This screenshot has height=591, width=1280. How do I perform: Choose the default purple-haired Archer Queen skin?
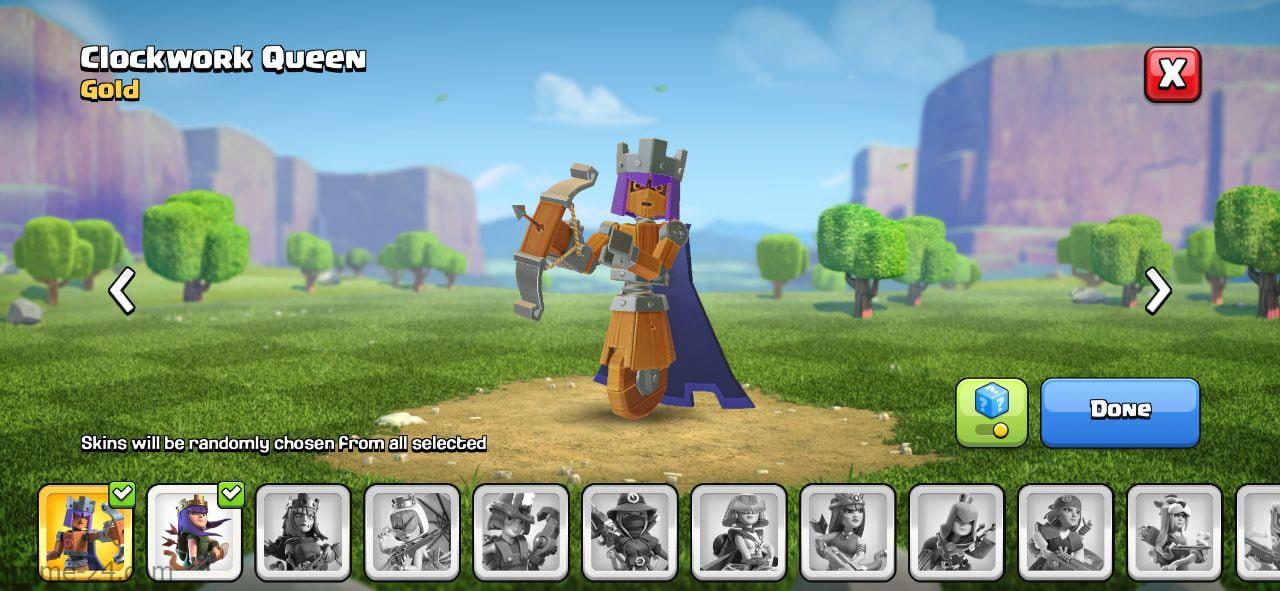click(195, 532)
